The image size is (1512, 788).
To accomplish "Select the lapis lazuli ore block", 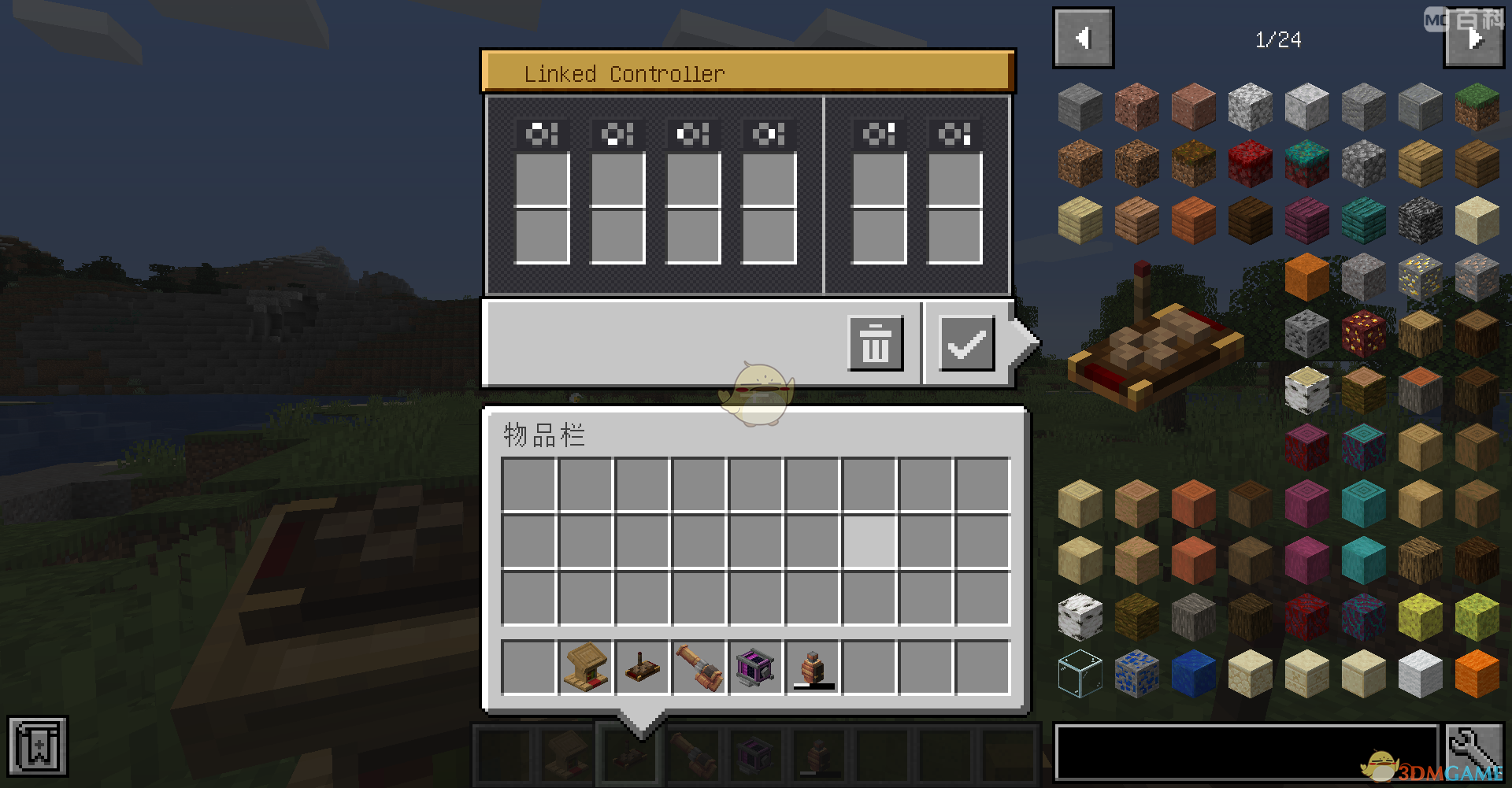I will [x=1136, y=674].
